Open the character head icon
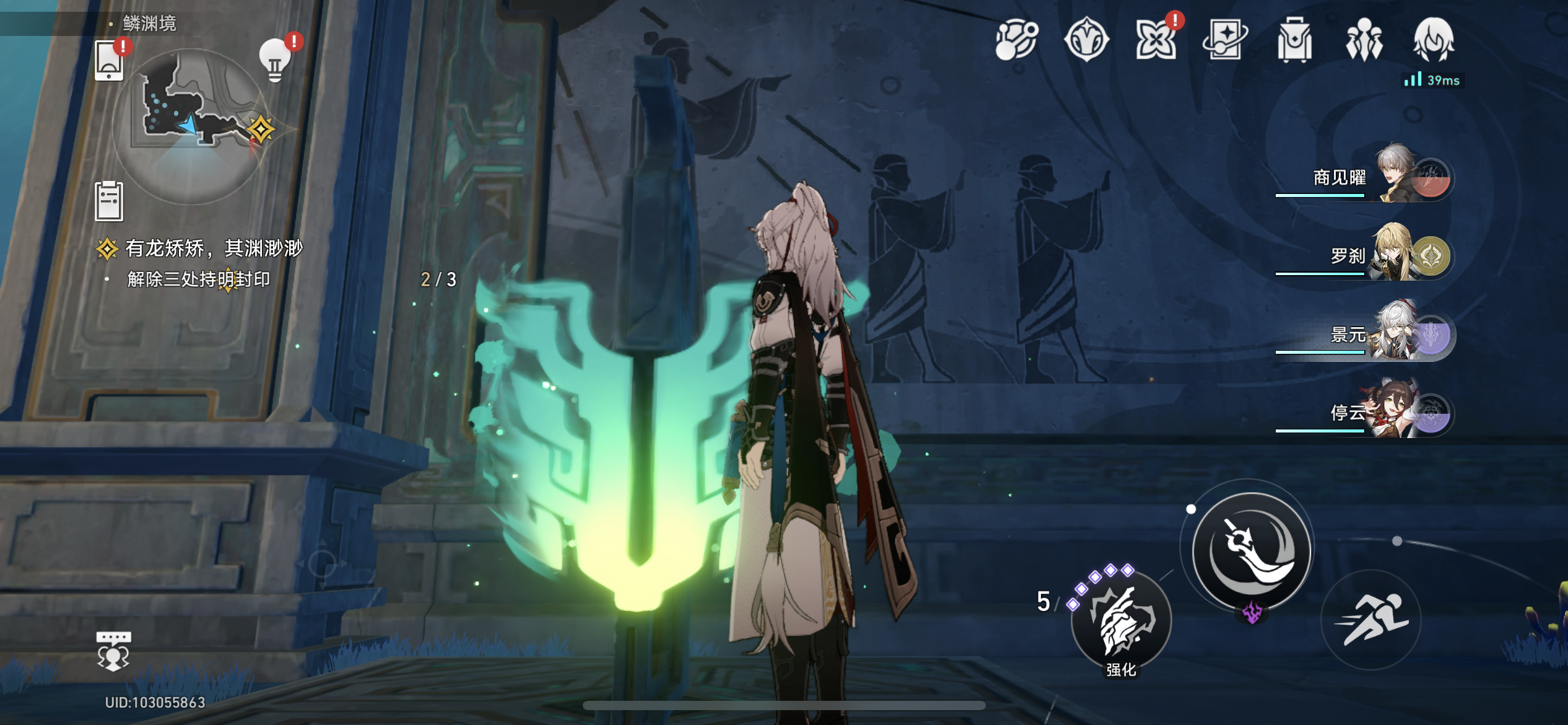 point(1434,40)
